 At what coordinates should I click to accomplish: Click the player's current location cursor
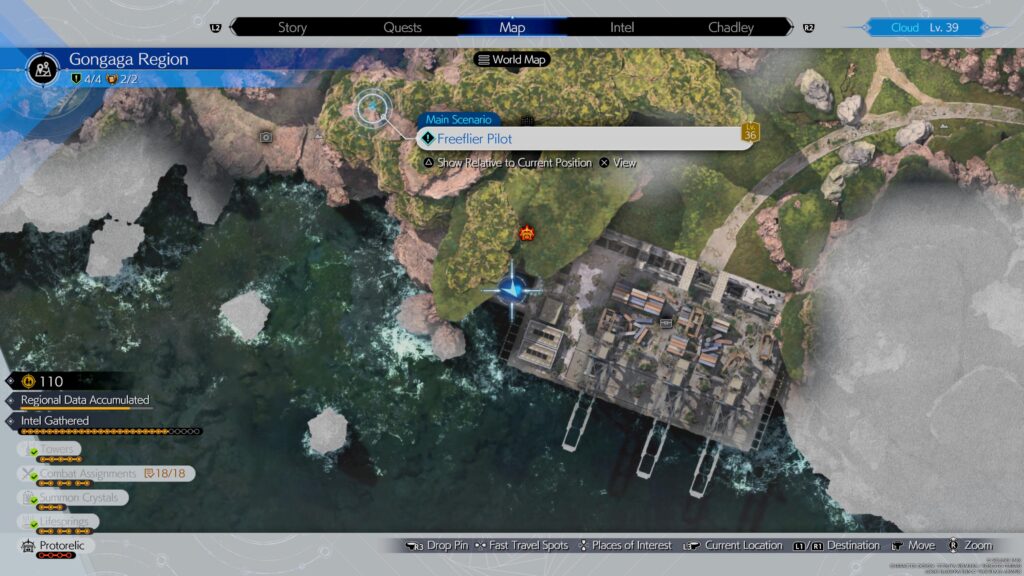click(512, 290)
